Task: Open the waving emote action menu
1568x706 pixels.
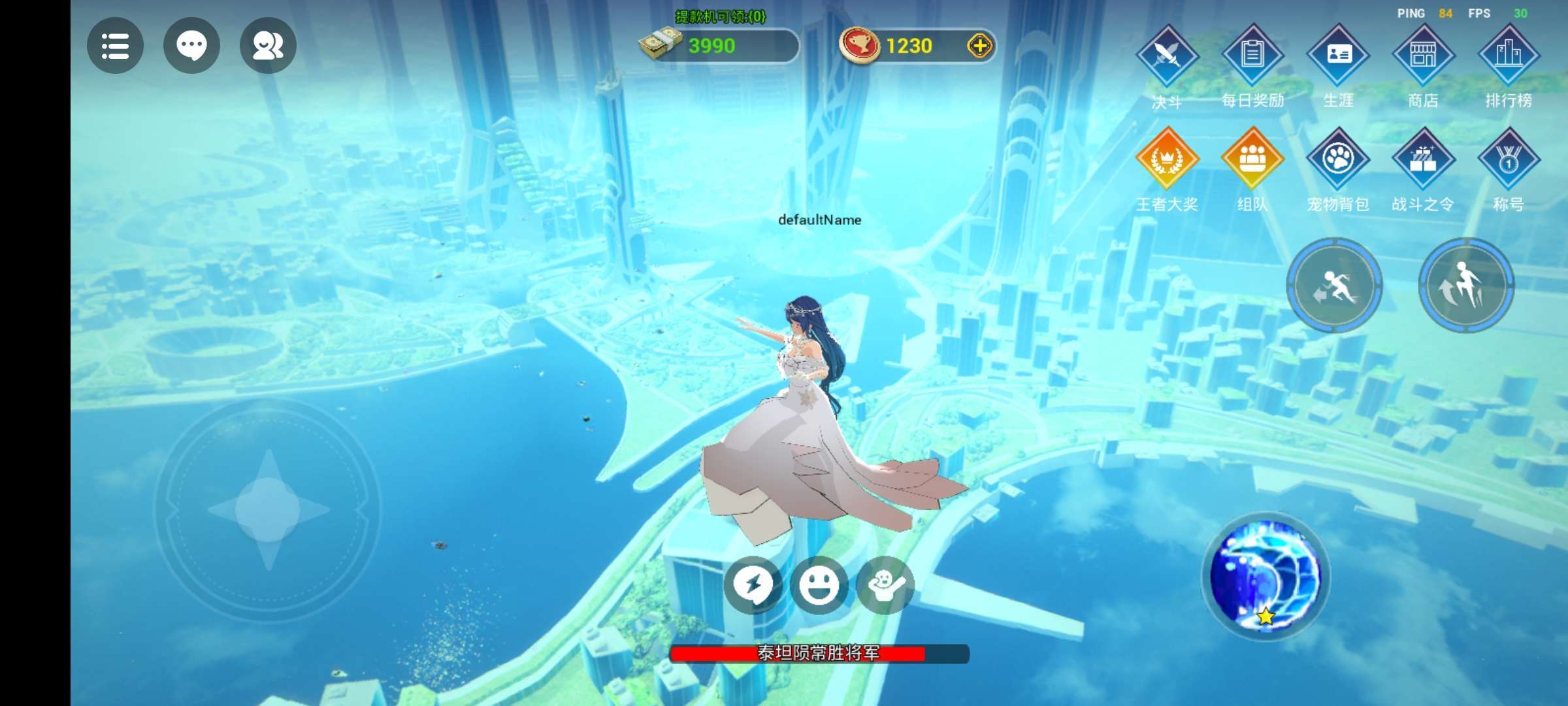Action: click(885, 584)
